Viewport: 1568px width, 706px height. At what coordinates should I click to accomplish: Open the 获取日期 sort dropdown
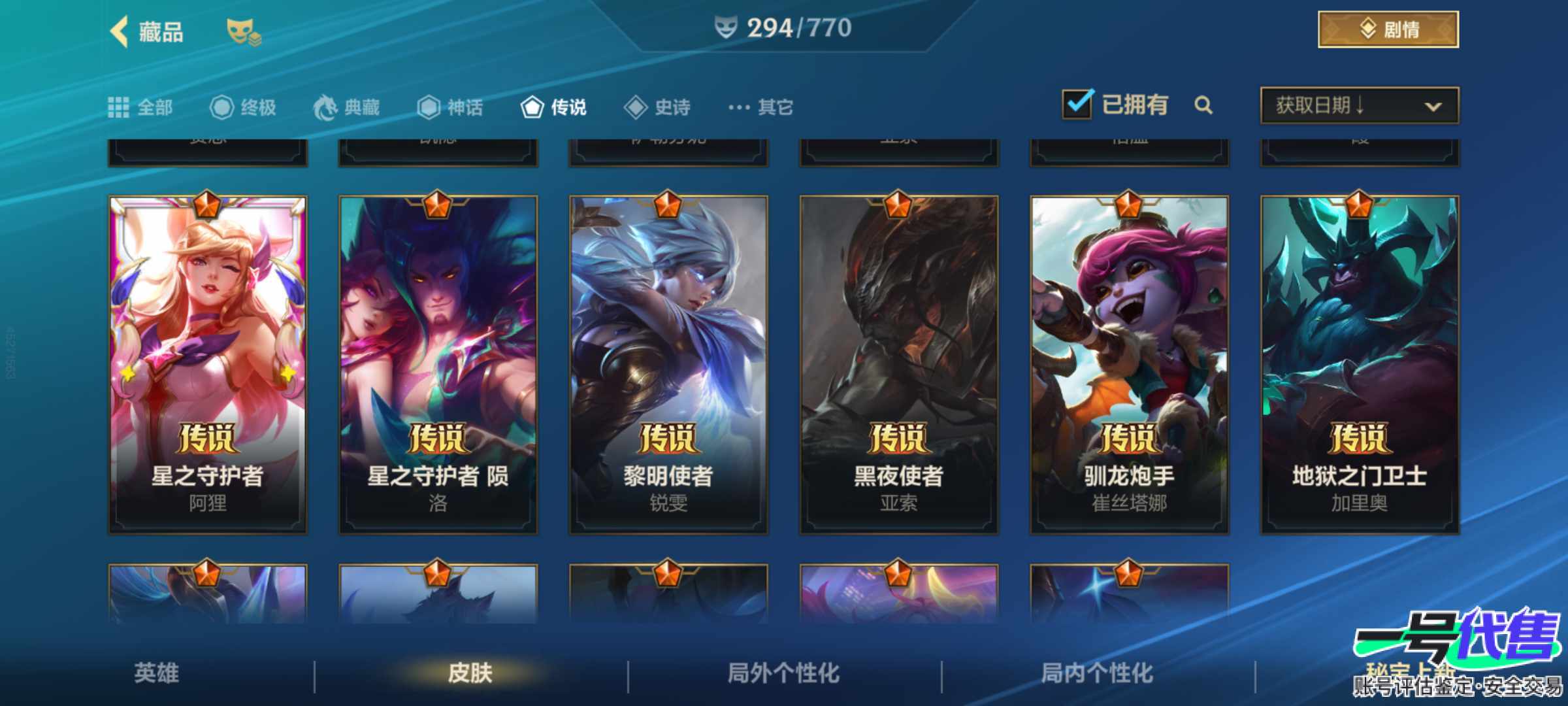pos(1358,106)
